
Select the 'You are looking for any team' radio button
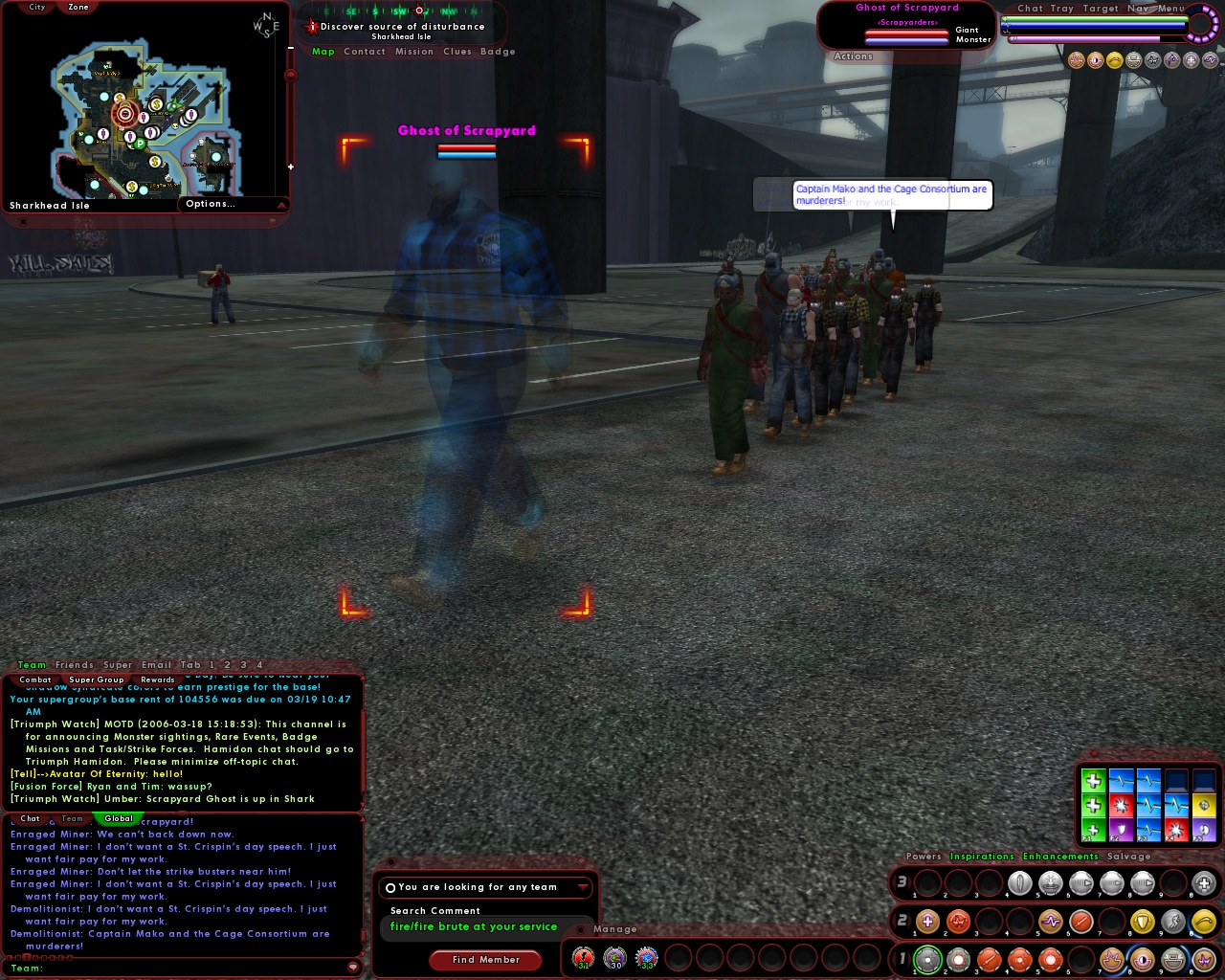(391, 887)
